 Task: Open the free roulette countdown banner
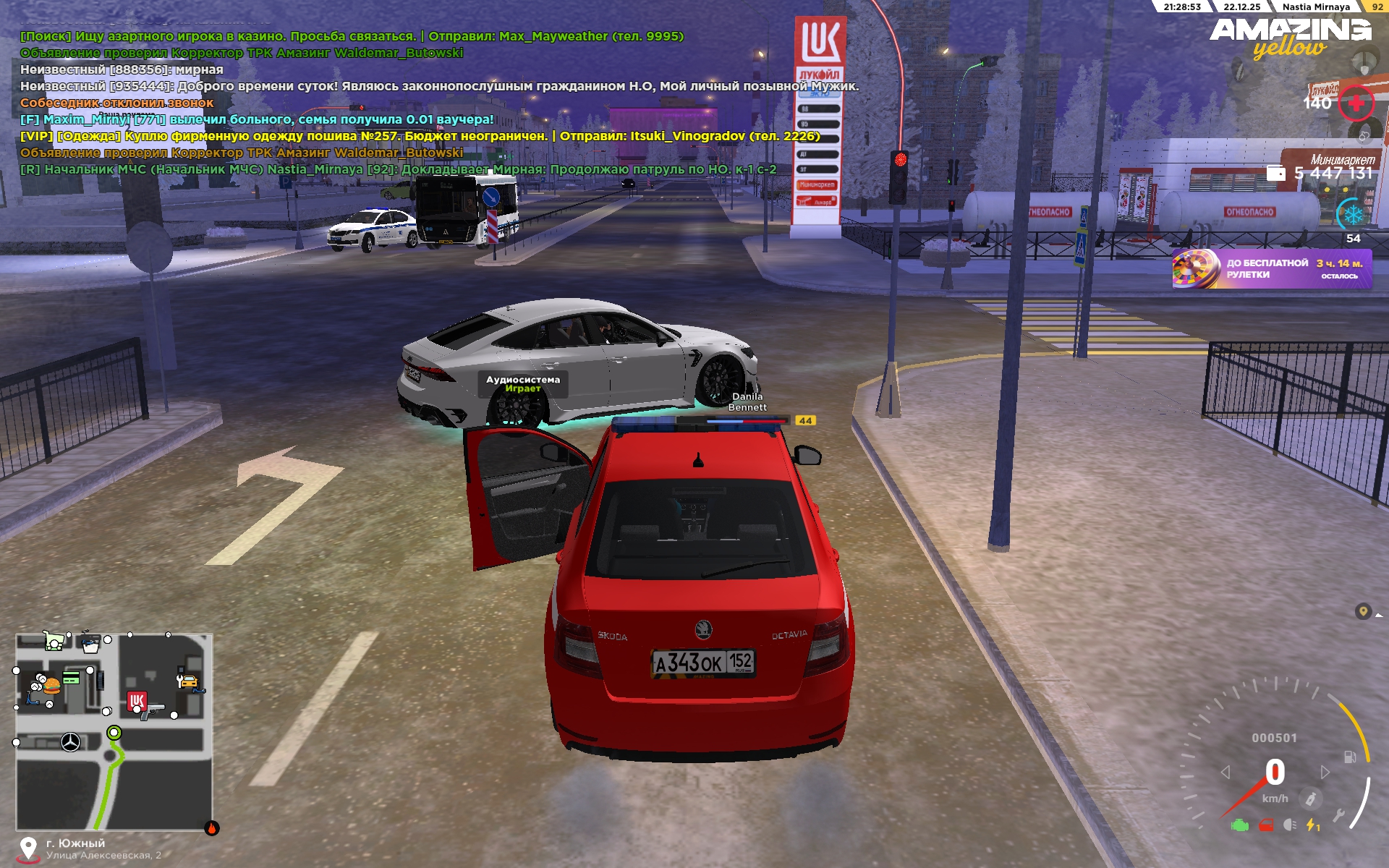pos(1271,269)
